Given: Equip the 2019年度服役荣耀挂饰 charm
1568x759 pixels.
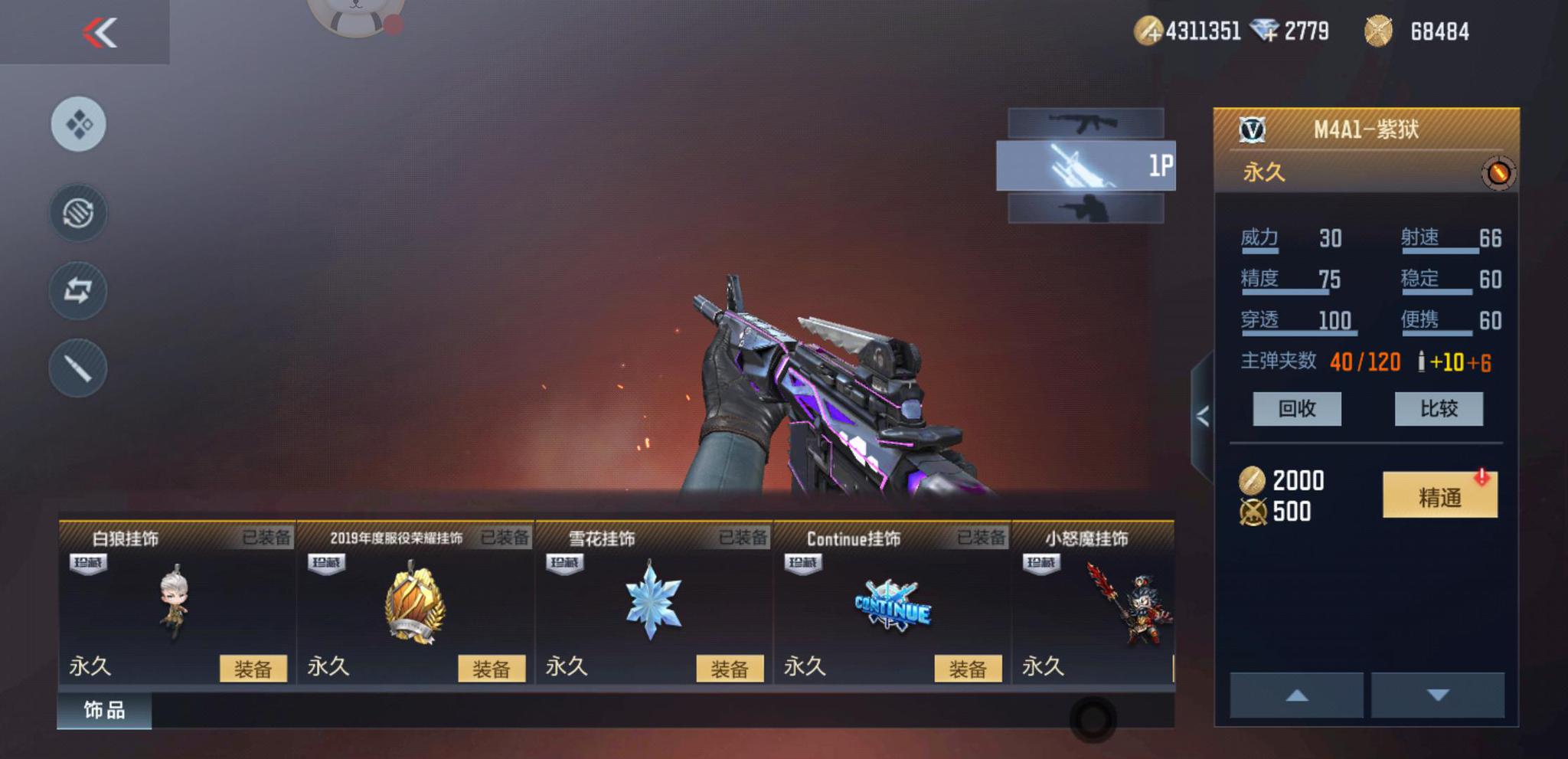Looking at the screenshot, I should [491, 669].
